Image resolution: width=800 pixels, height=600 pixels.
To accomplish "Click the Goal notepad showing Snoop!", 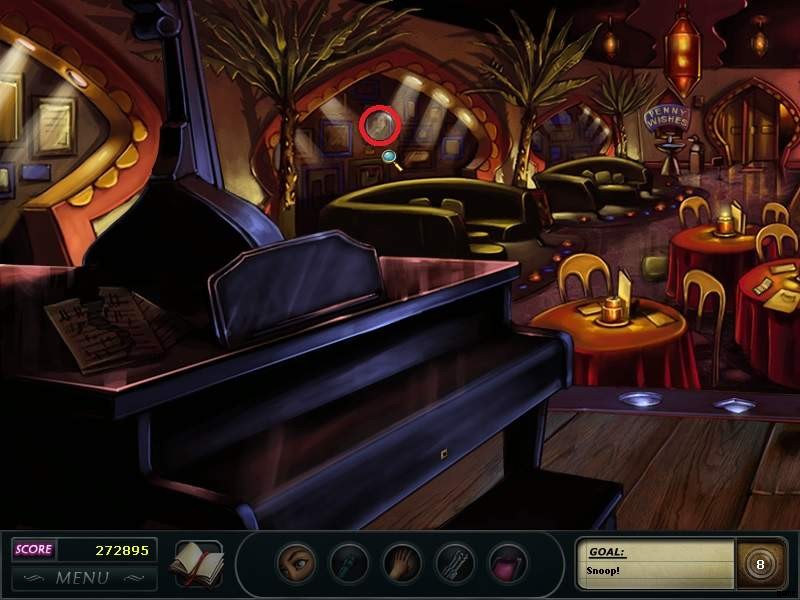I will (x=656, y=563).
